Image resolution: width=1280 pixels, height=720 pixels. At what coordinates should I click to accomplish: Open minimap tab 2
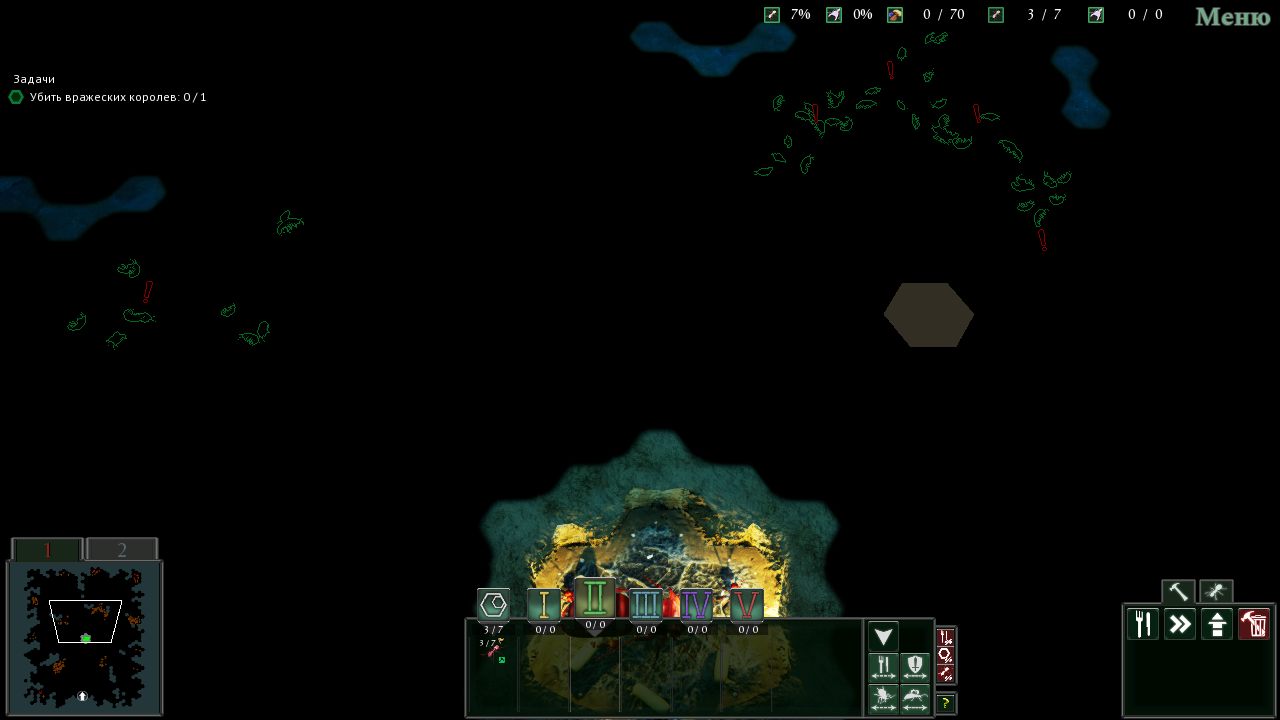pos(122,549)
